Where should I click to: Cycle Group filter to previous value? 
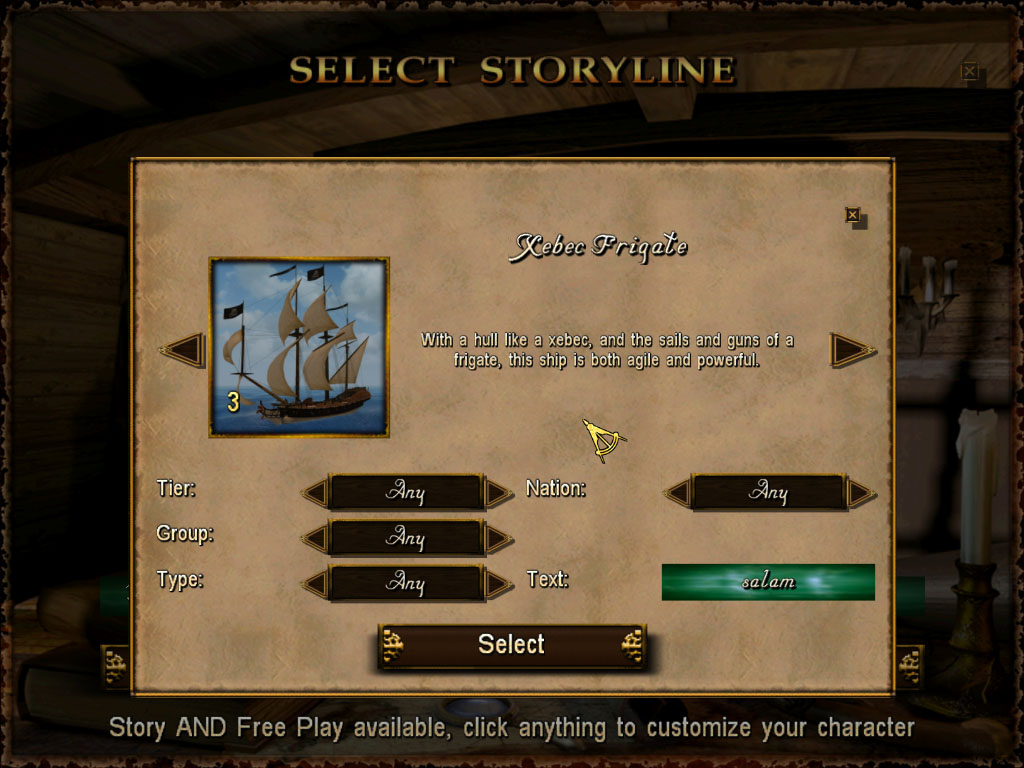[315, 538]
